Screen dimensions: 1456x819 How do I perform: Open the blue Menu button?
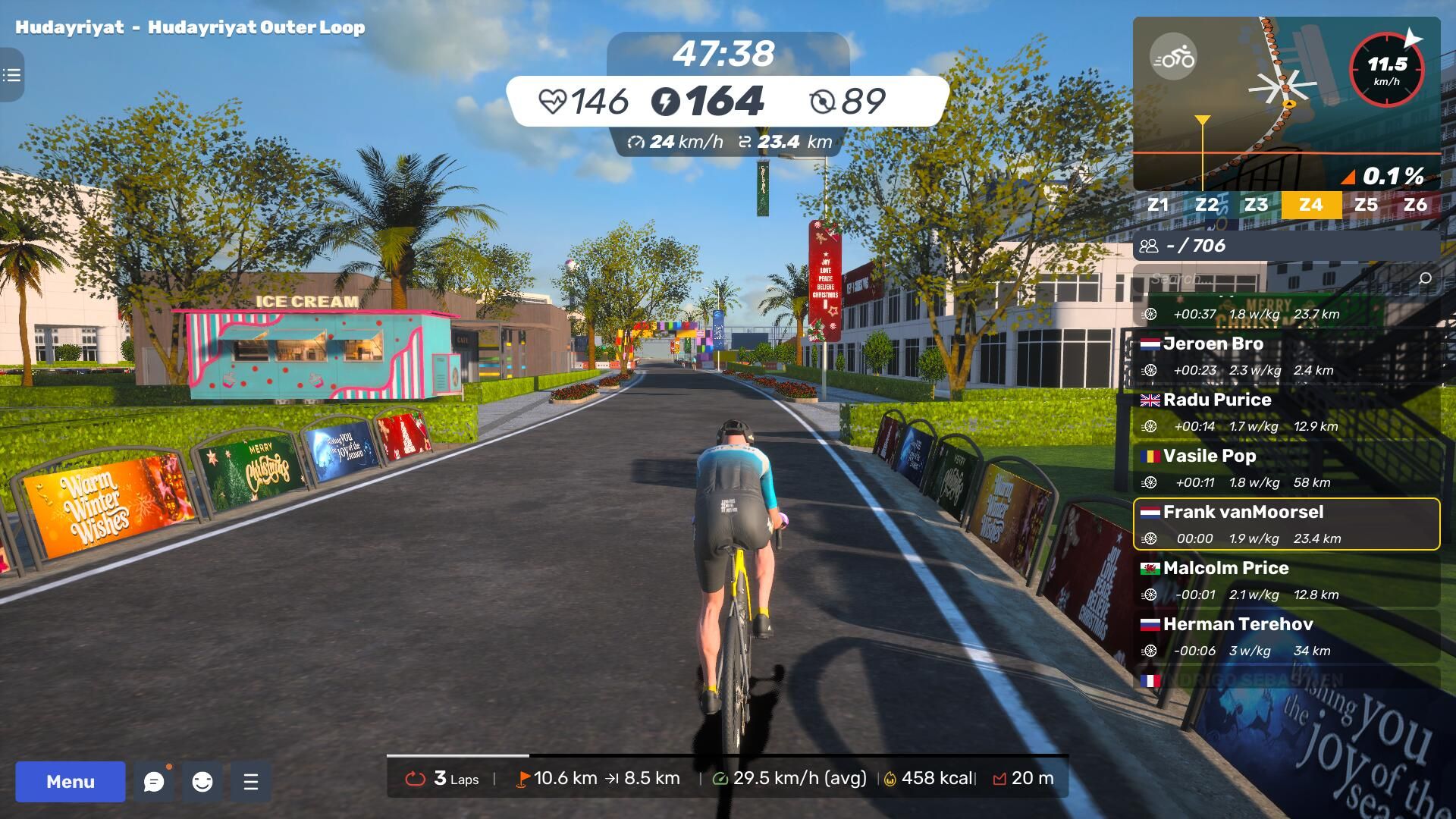coord(71,781)
